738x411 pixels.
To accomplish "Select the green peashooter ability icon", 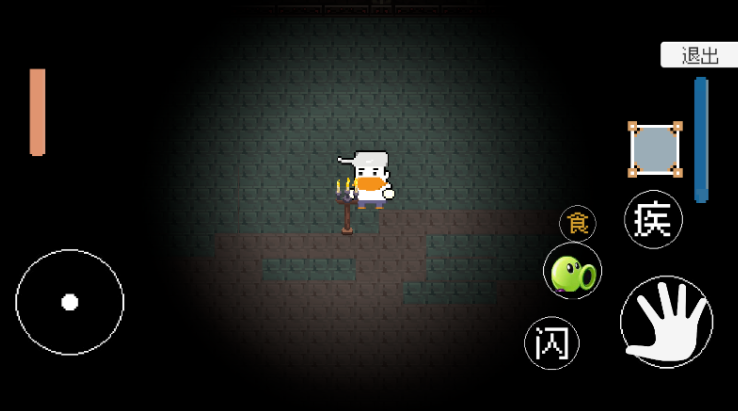I will (572, 272).
